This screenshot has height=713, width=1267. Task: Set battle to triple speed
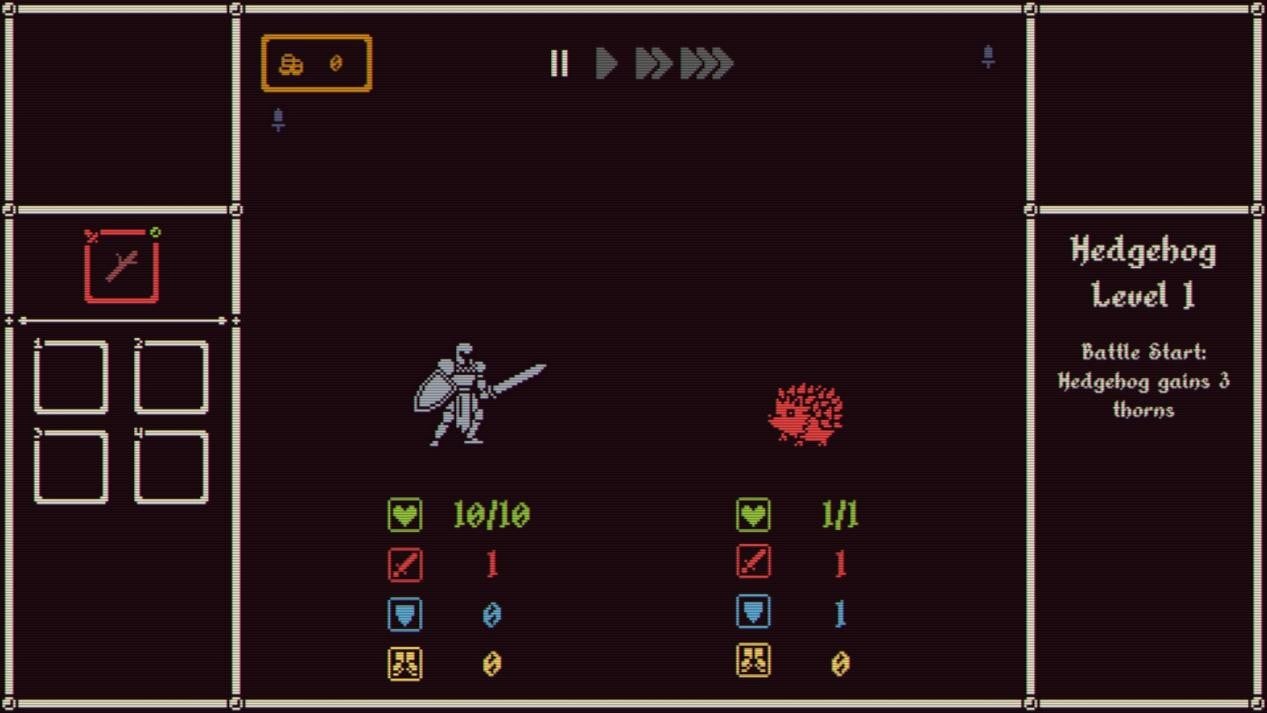(707, 64)
